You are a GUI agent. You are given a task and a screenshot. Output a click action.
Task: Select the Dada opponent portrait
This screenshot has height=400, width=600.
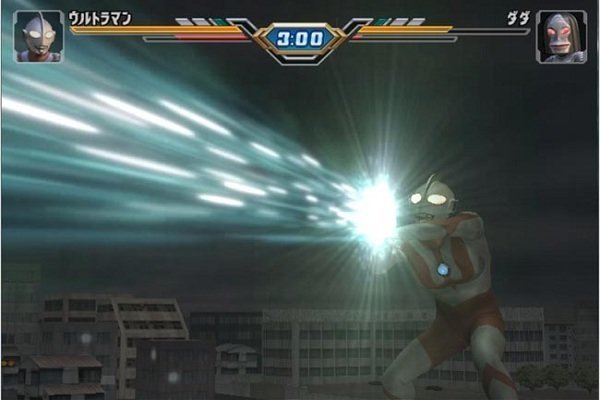tap(561, 37)
